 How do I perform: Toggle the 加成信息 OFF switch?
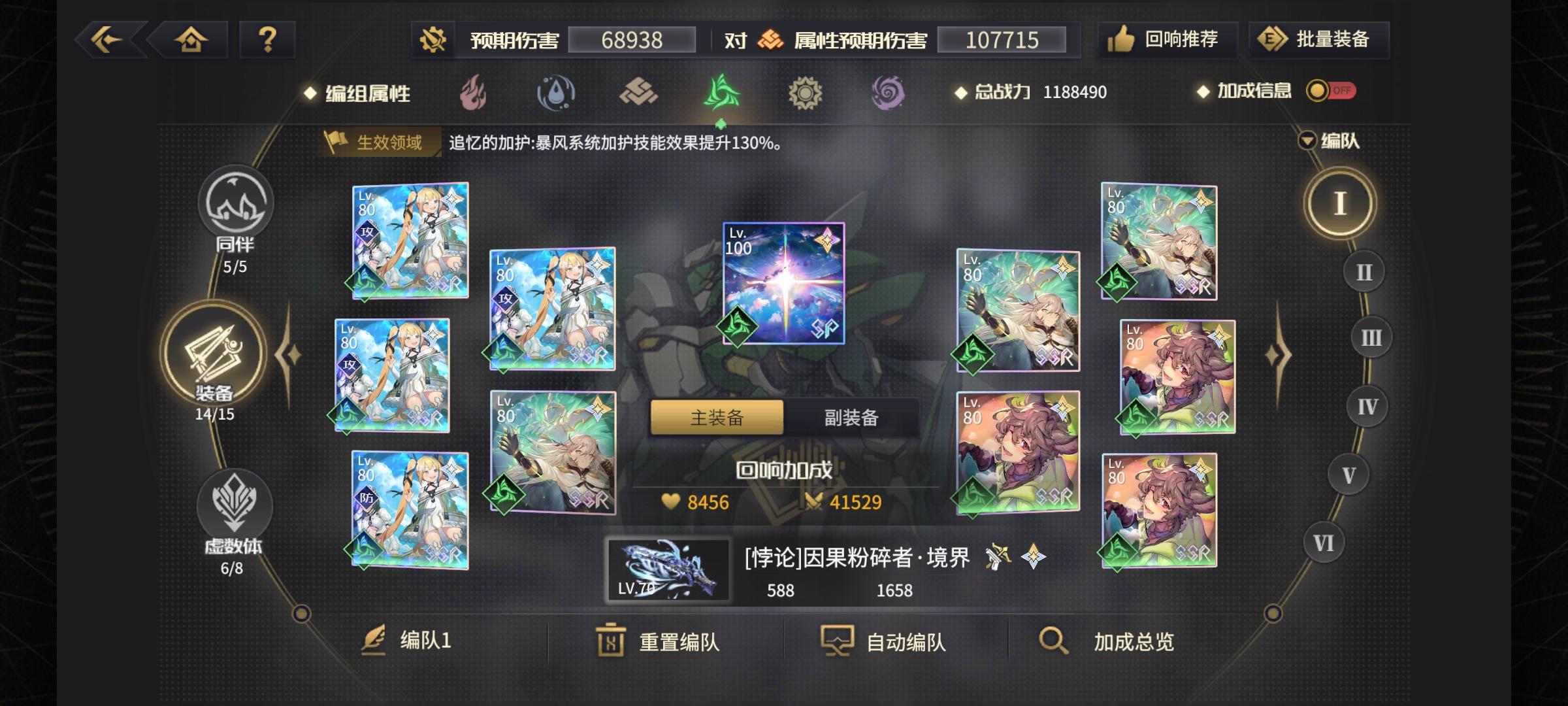pyautogui.click(x=1333, y=92)
